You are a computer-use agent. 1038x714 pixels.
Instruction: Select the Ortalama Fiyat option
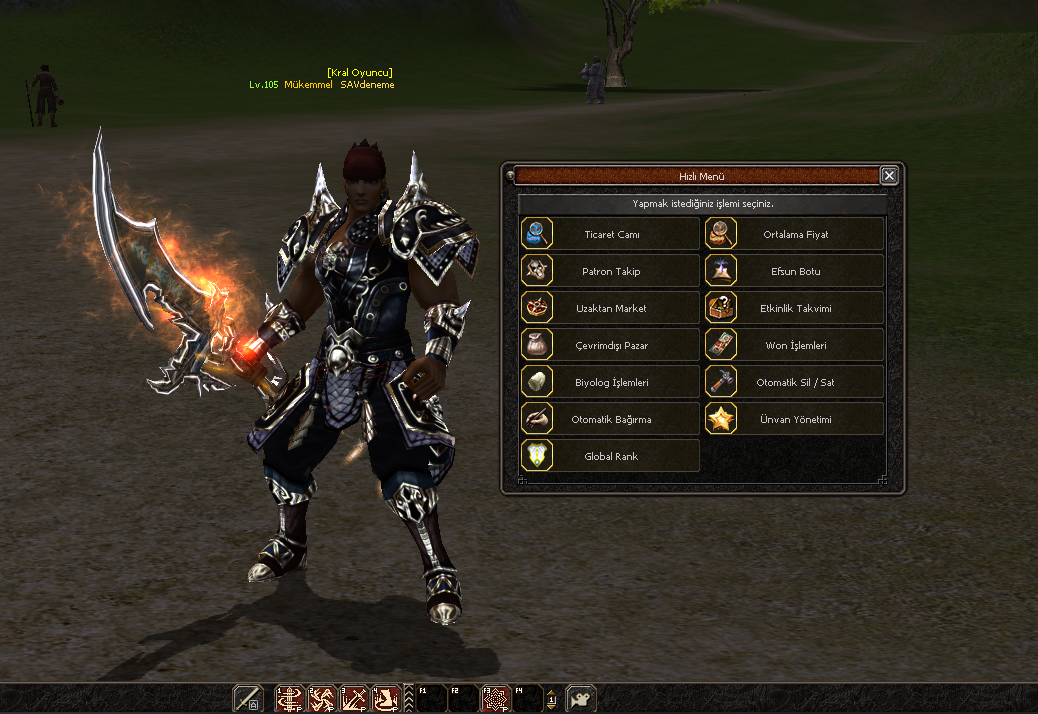tap(794, 235)
